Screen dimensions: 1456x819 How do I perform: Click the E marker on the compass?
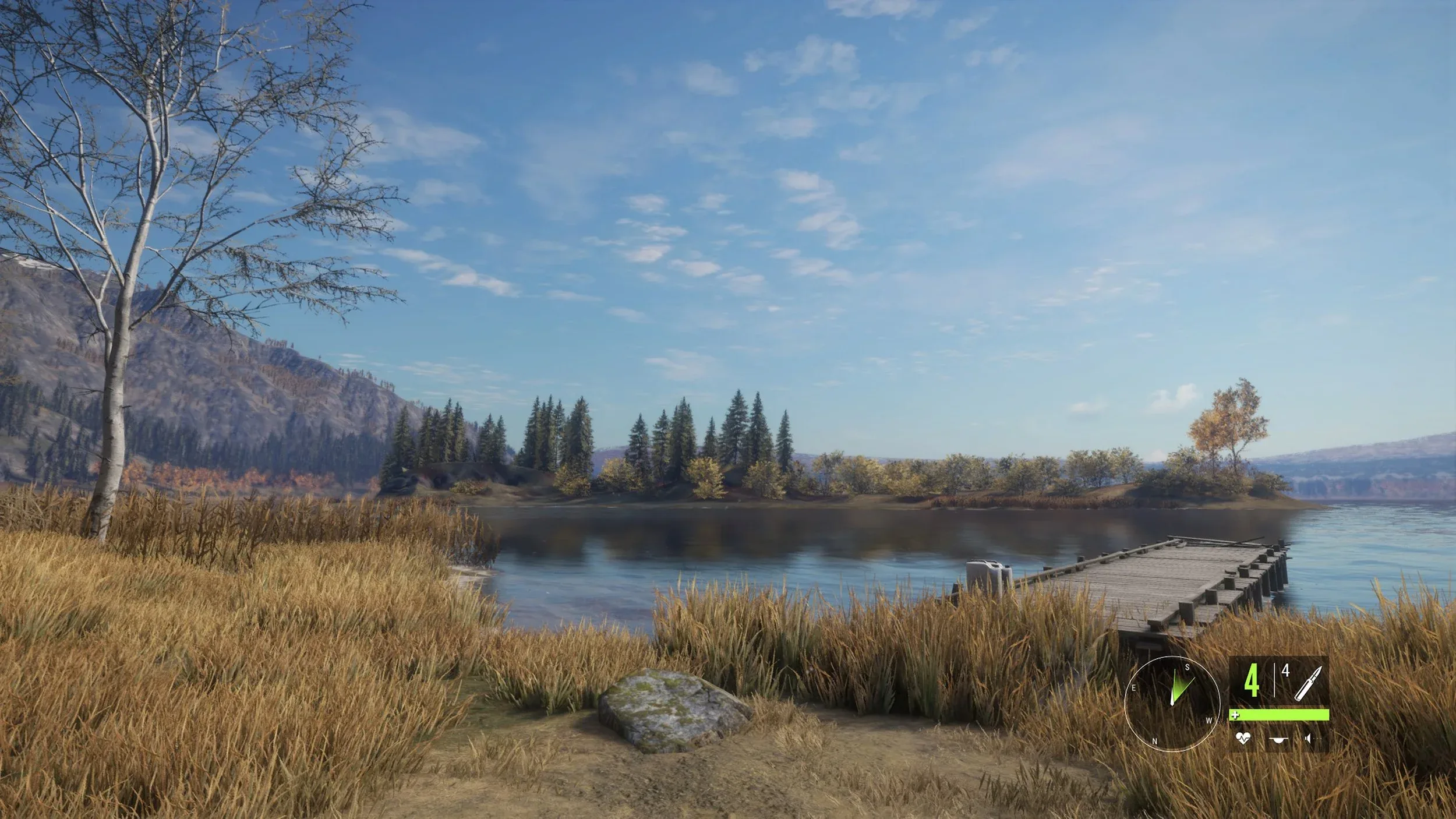pos(1134,688)
